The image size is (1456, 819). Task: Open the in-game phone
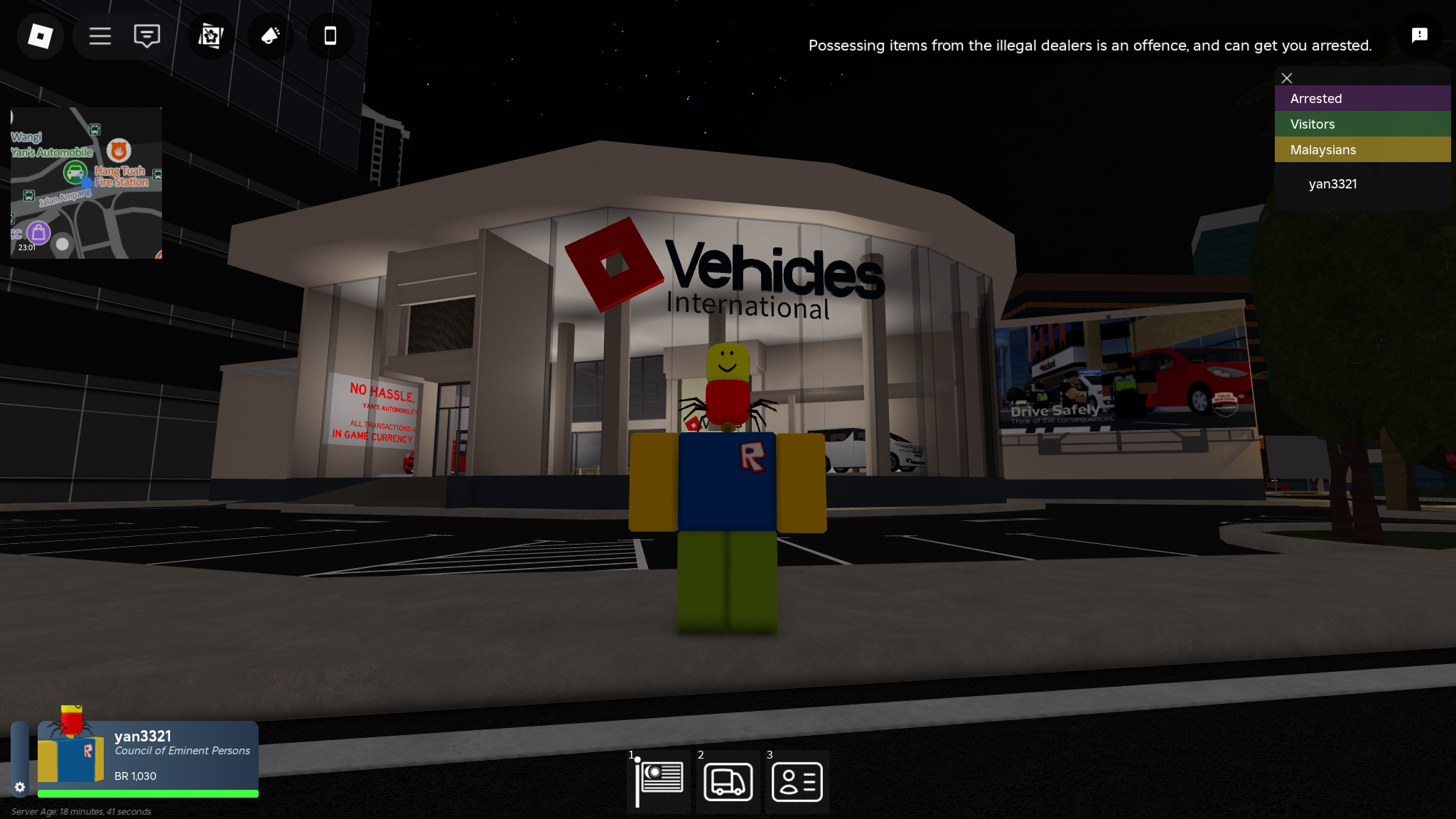coord(329,36)
